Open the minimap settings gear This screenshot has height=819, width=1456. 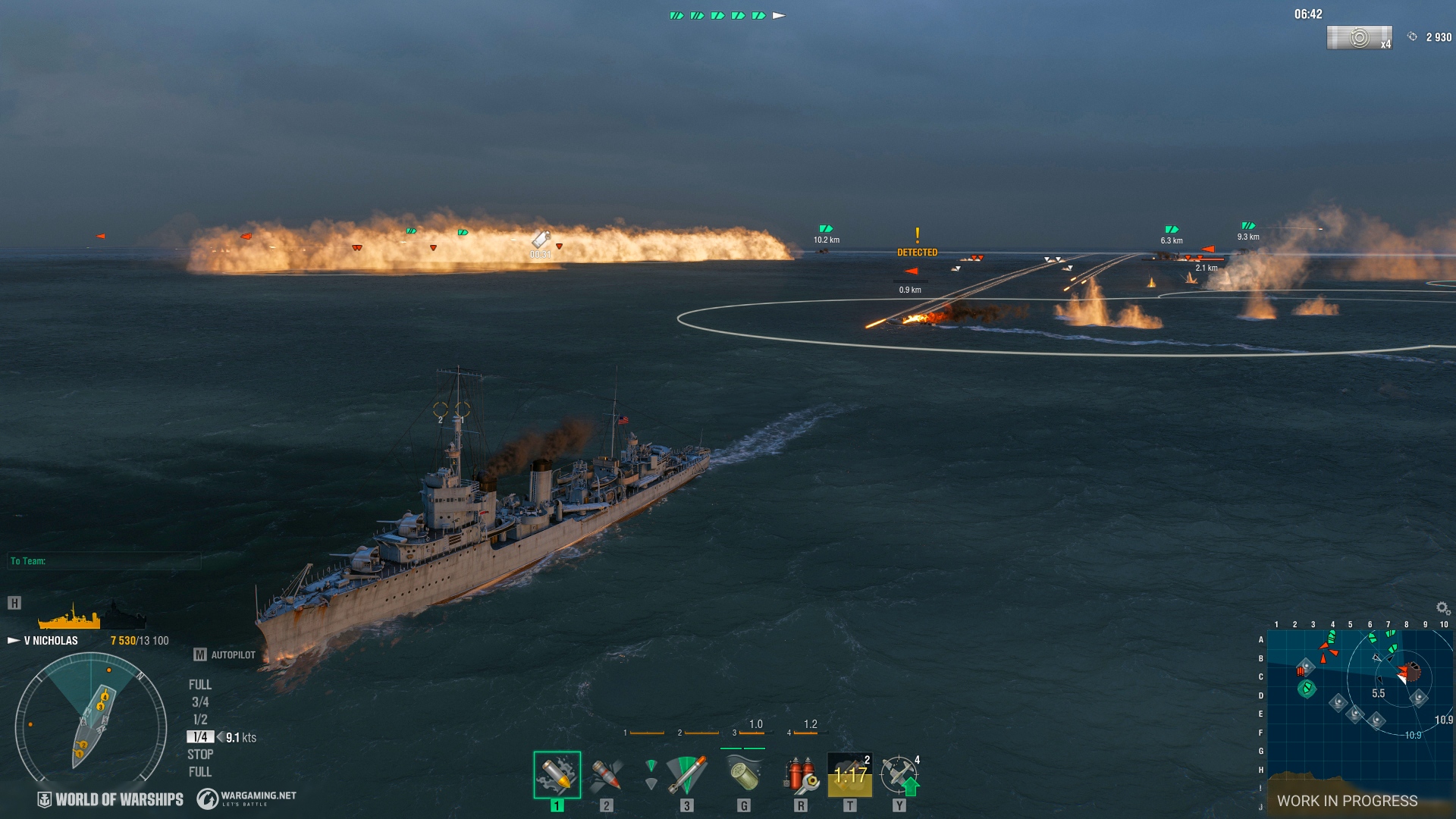click(1440, 606)
